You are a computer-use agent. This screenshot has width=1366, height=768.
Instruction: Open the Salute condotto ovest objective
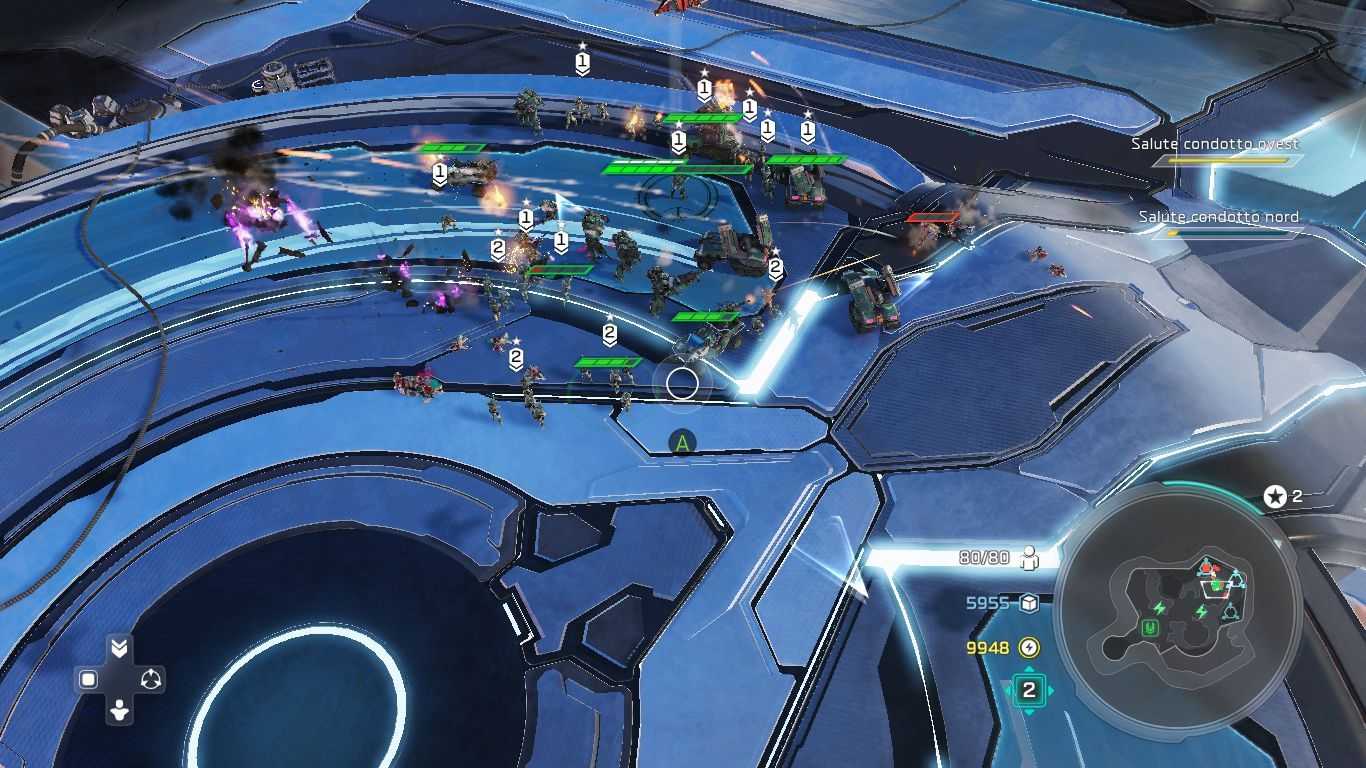pos(1215,144)
